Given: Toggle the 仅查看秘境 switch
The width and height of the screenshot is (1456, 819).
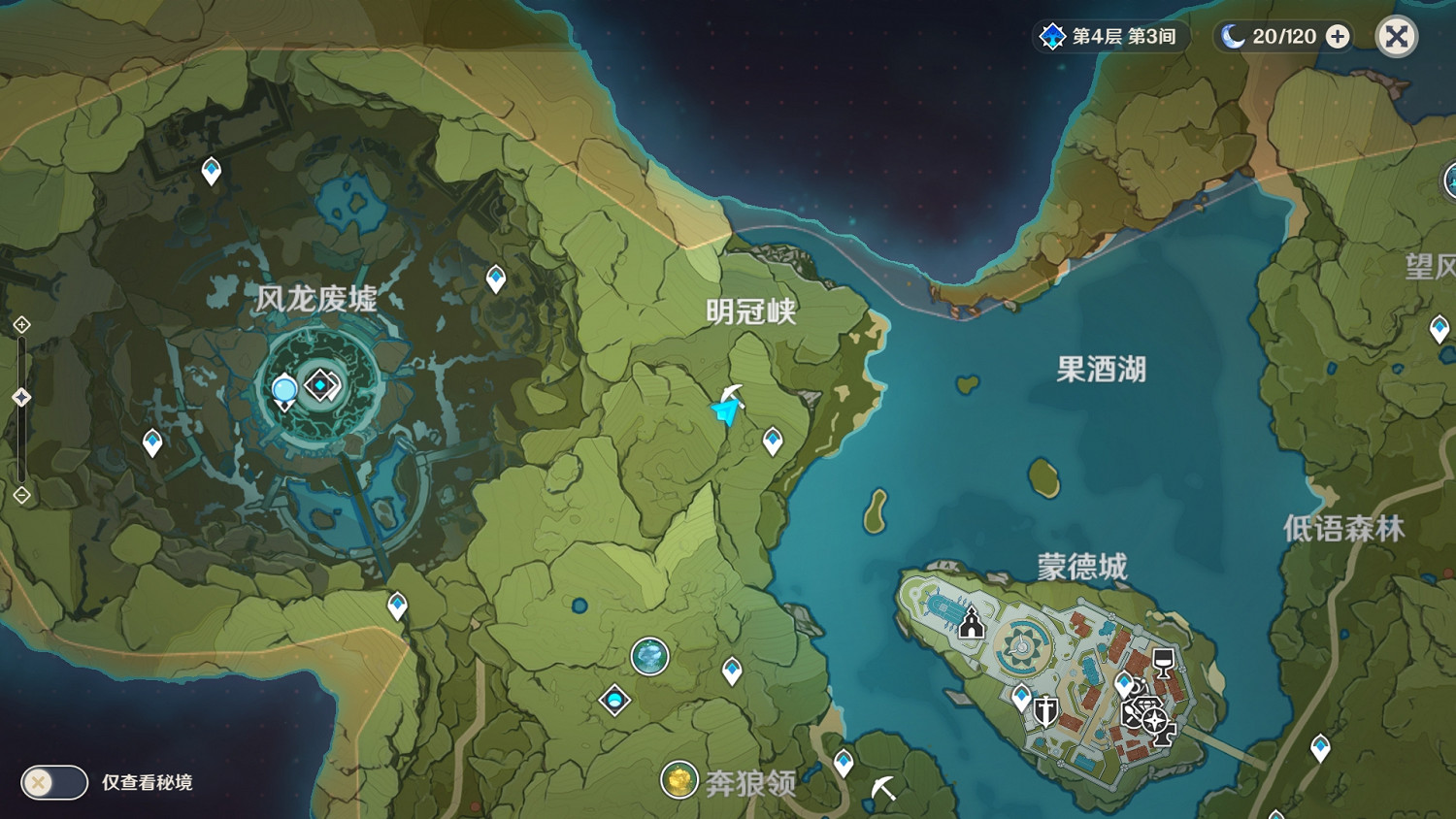Looking at the screenshot, I should pos(53,782).
